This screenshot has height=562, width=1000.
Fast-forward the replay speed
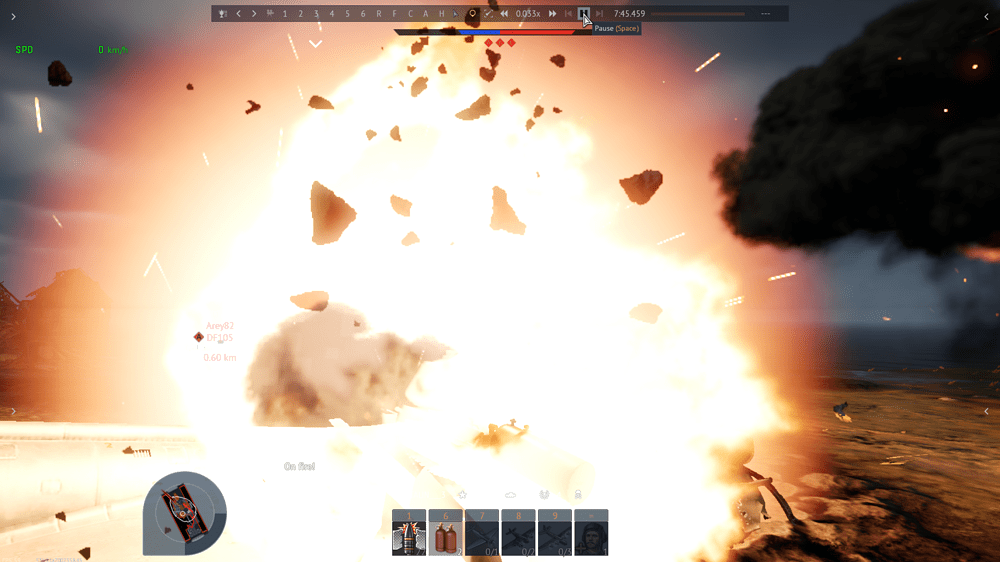[x=552, y=14]
